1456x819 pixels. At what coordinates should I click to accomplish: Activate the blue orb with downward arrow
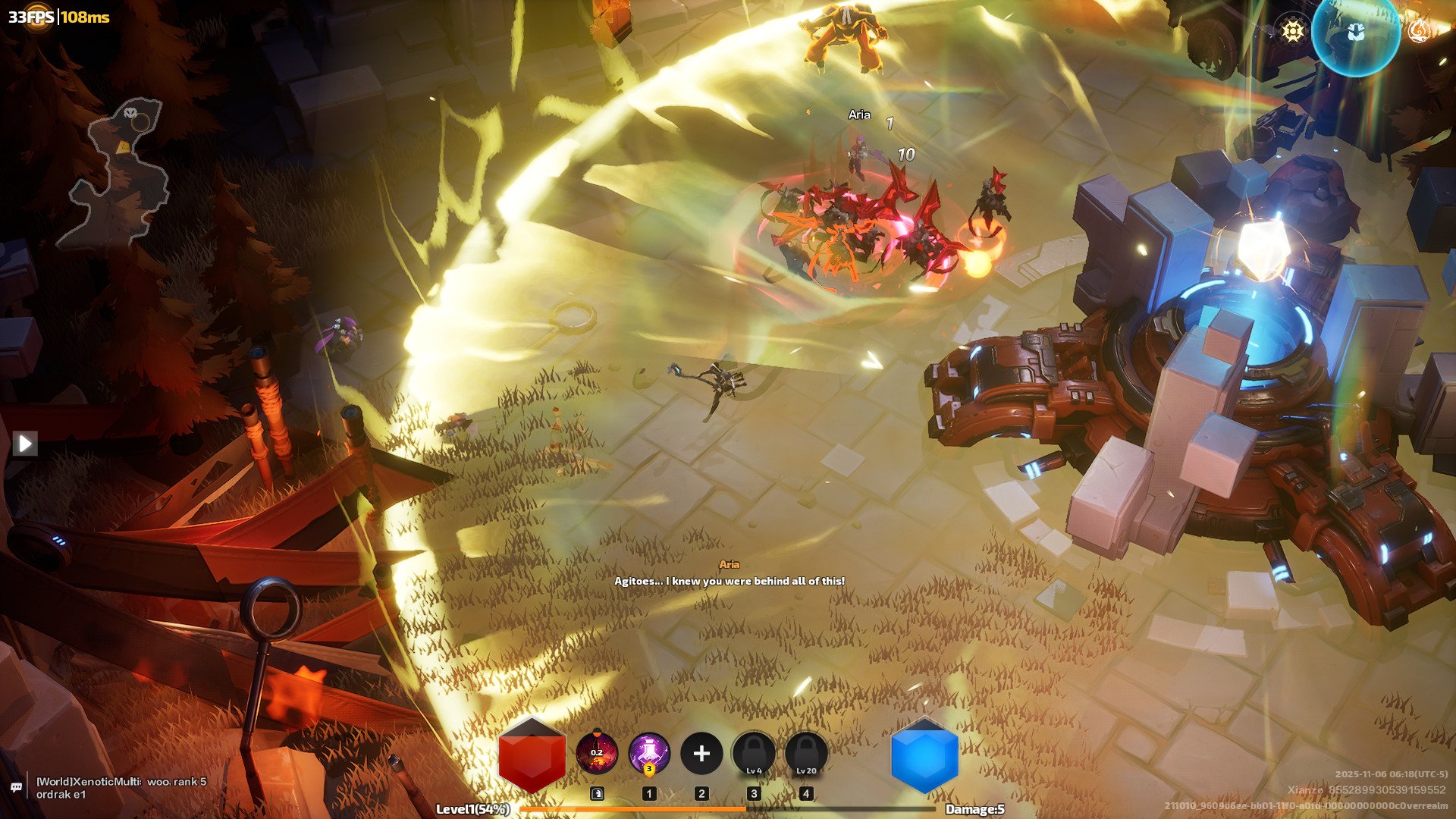[x=1356, y=33]
